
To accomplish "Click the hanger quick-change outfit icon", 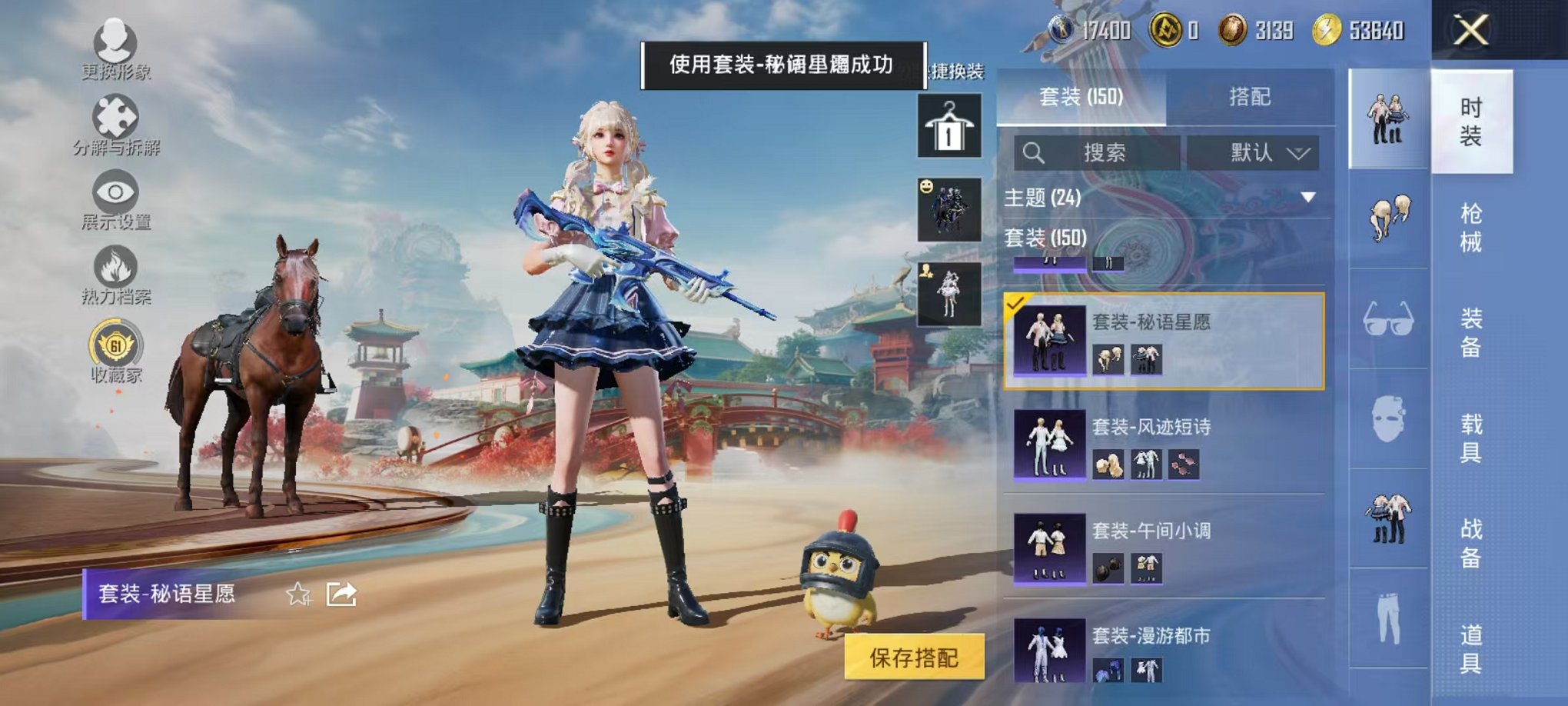I will click(948, 125).
